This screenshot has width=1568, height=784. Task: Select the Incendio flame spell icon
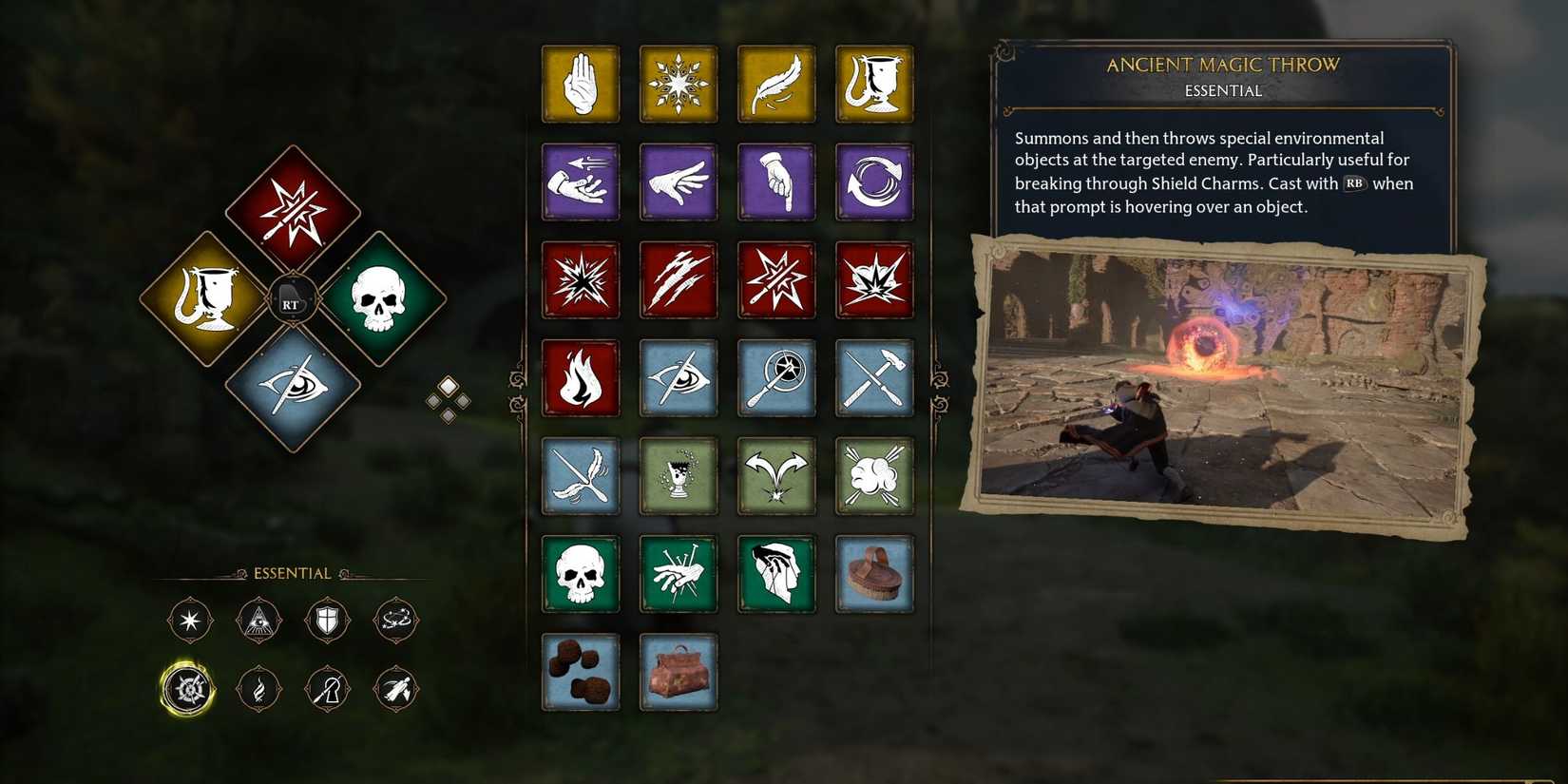(x=580, y=378)
